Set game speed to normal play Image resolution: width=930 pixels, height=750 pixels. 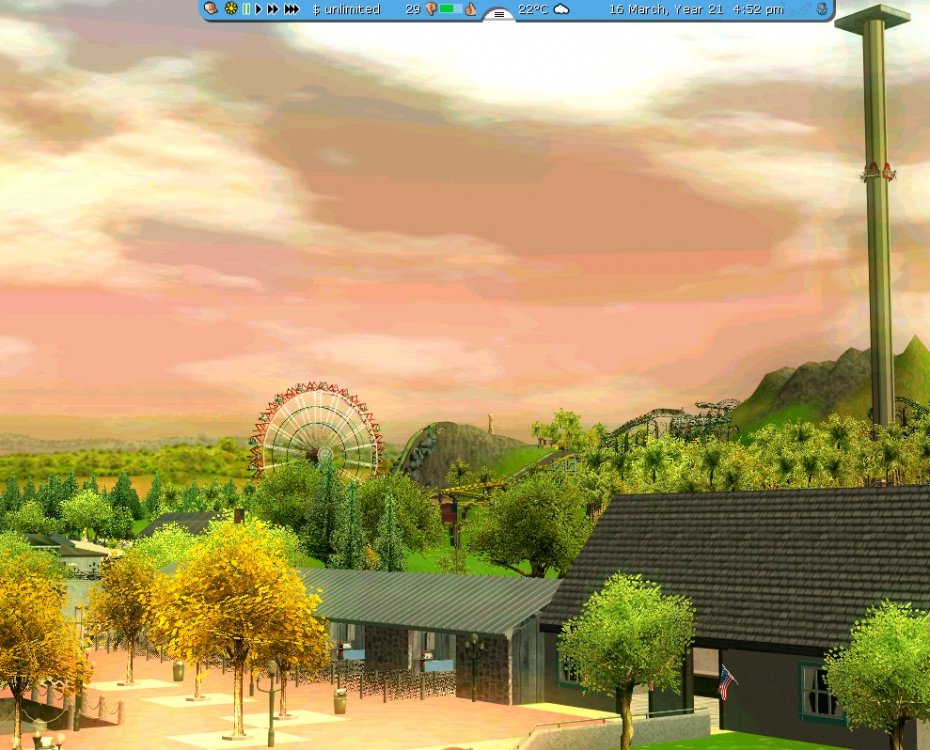[258, 9]
